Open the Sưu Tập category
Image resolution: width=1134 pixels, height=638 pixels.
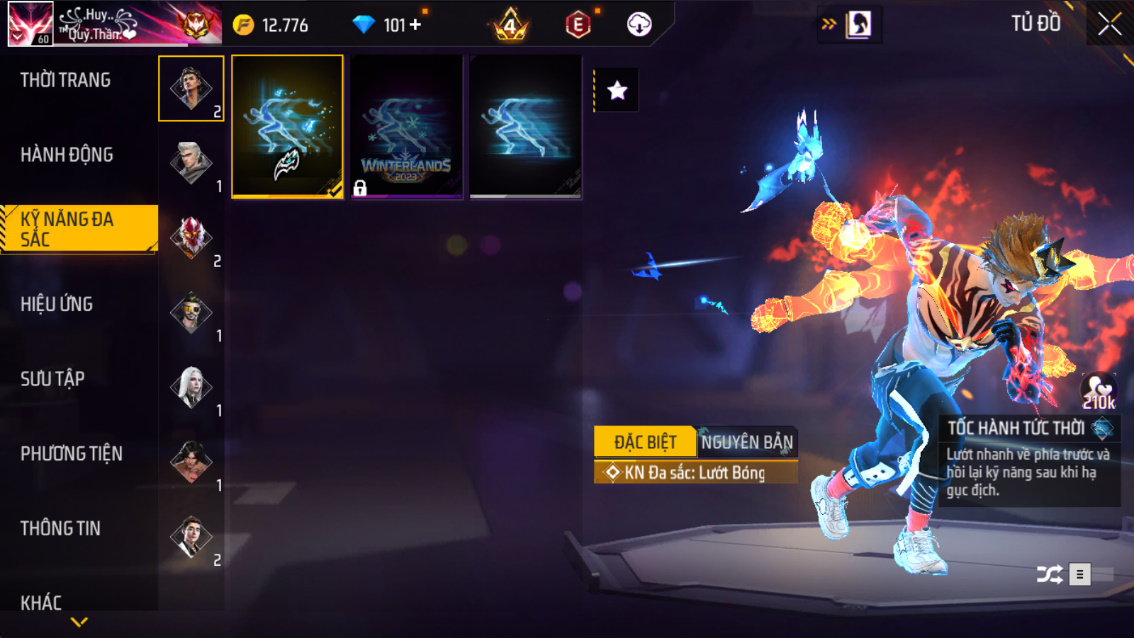53,379
